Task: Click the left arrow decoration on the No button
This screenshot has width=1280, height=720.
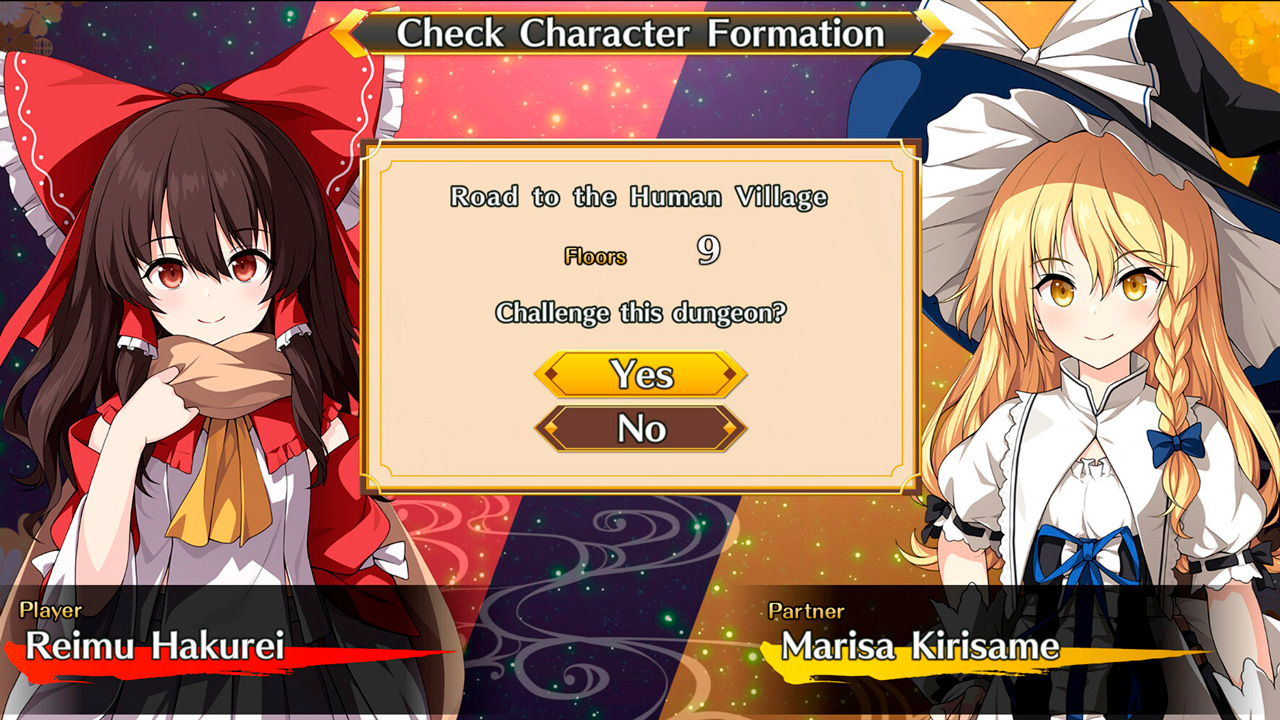Action: [552, 426]
